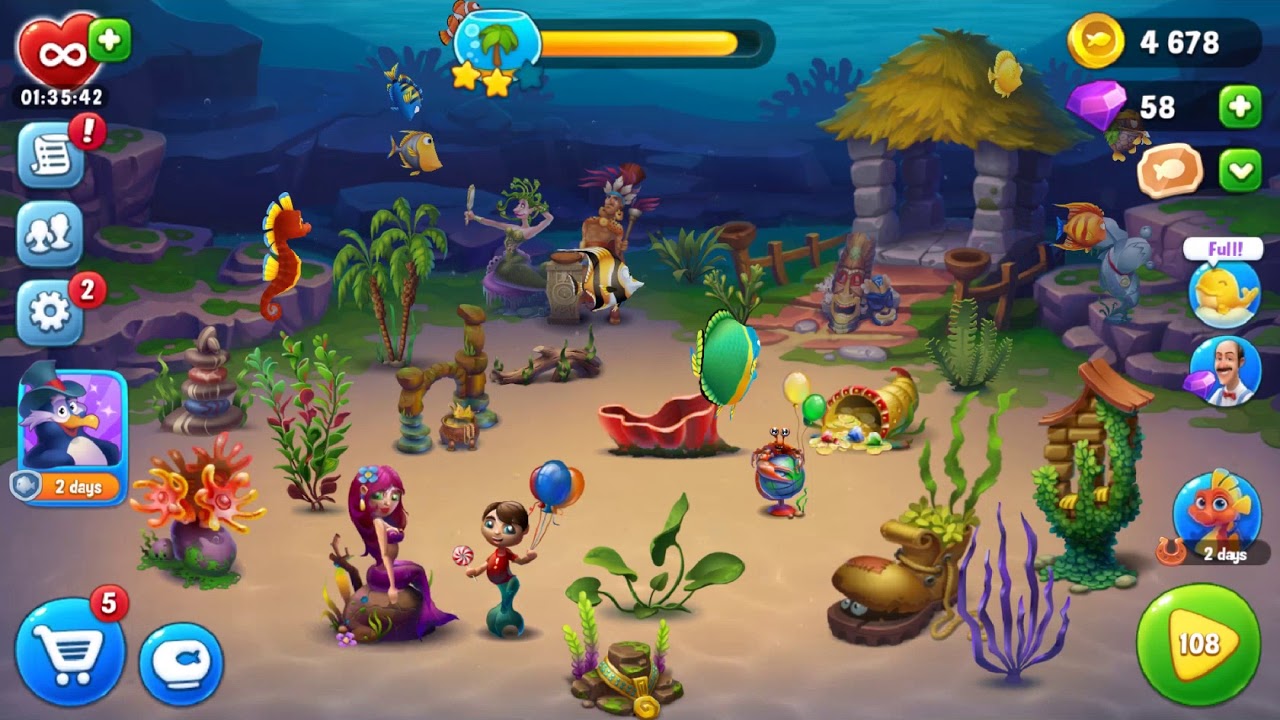Open the task list with red alert
1280x720 pixels.
click(51, 157)
